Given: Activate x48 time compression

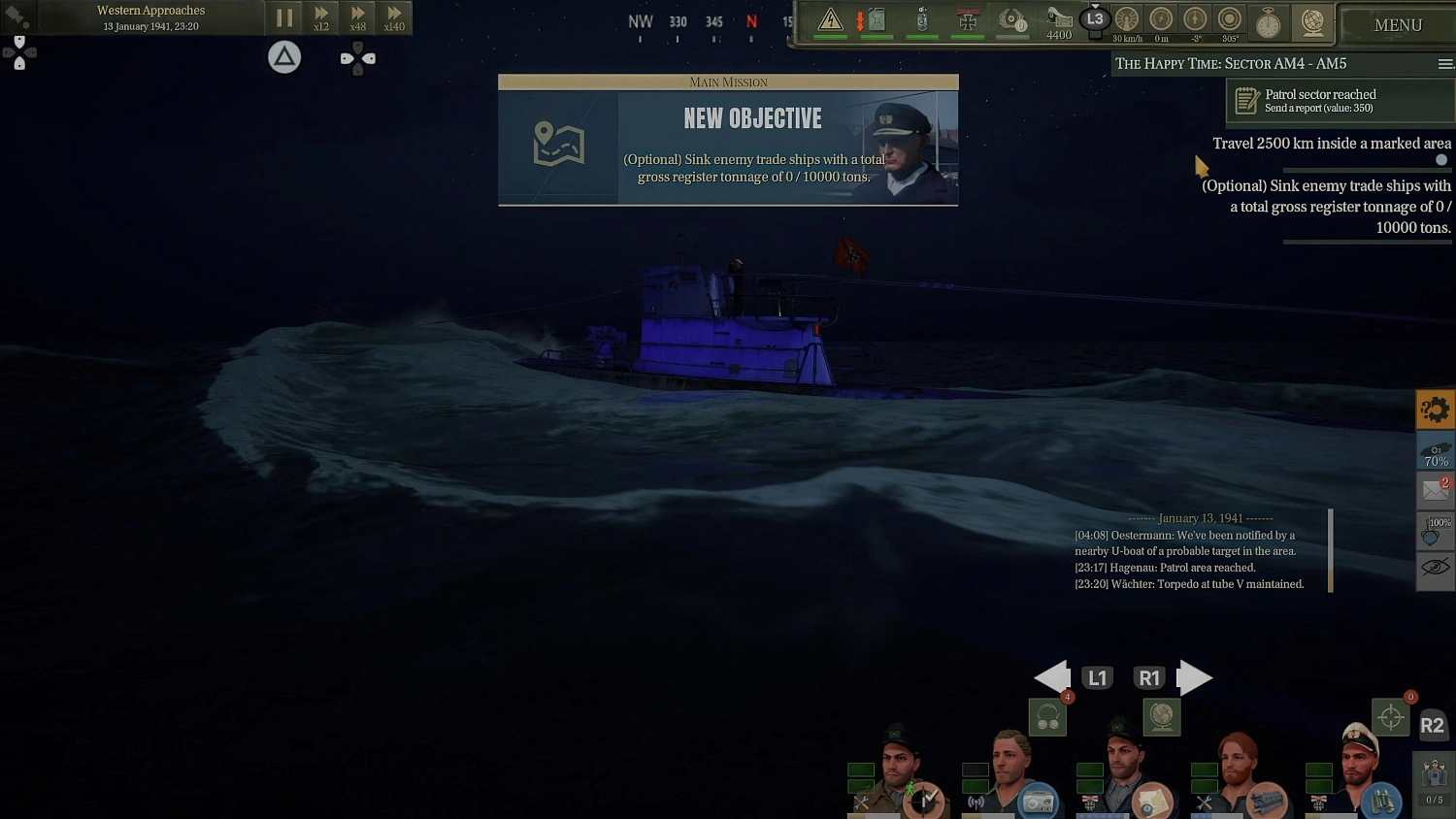Looking at the screenshot, I should (x=357, y=17).
